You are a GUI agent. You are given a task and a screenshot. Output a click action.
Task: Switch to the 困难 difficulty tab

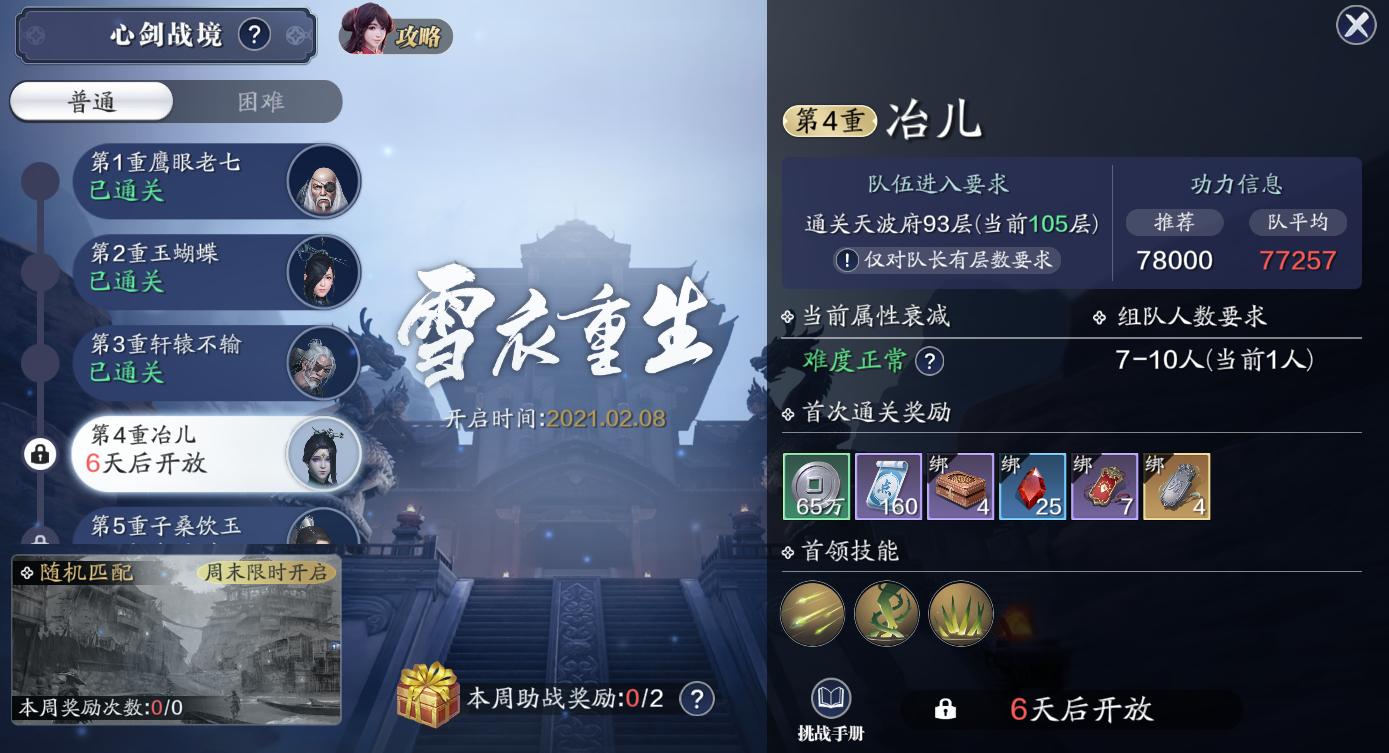(262, 101)
